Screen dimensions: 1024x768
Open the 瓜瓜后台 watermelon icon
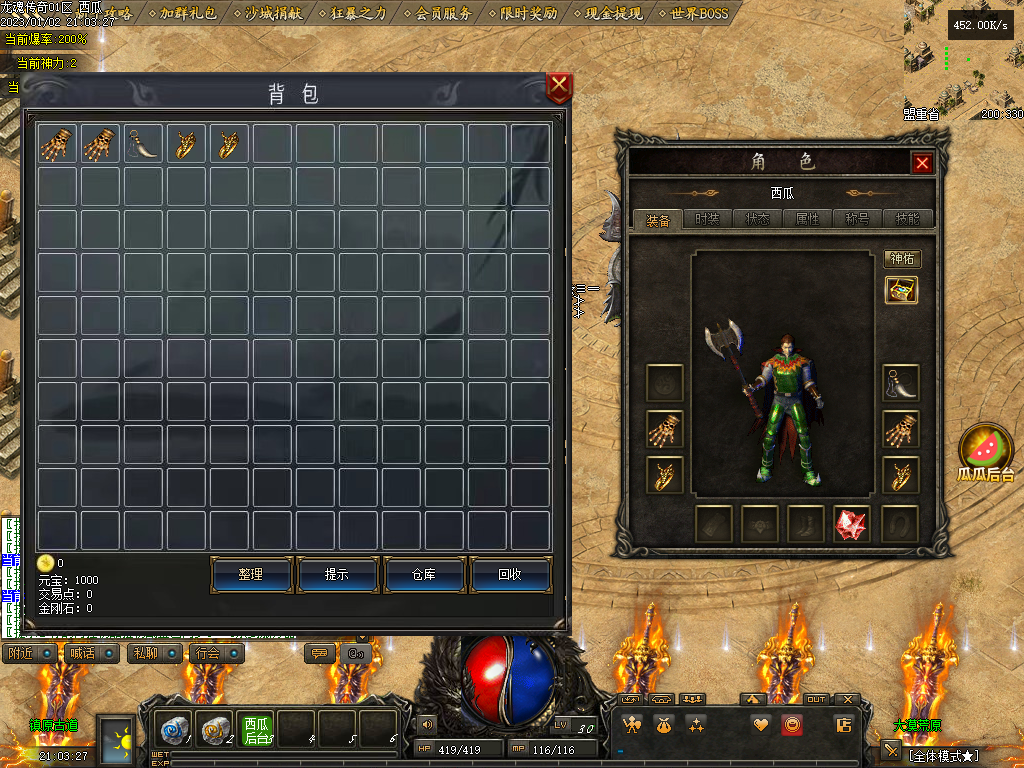(986, 451)
